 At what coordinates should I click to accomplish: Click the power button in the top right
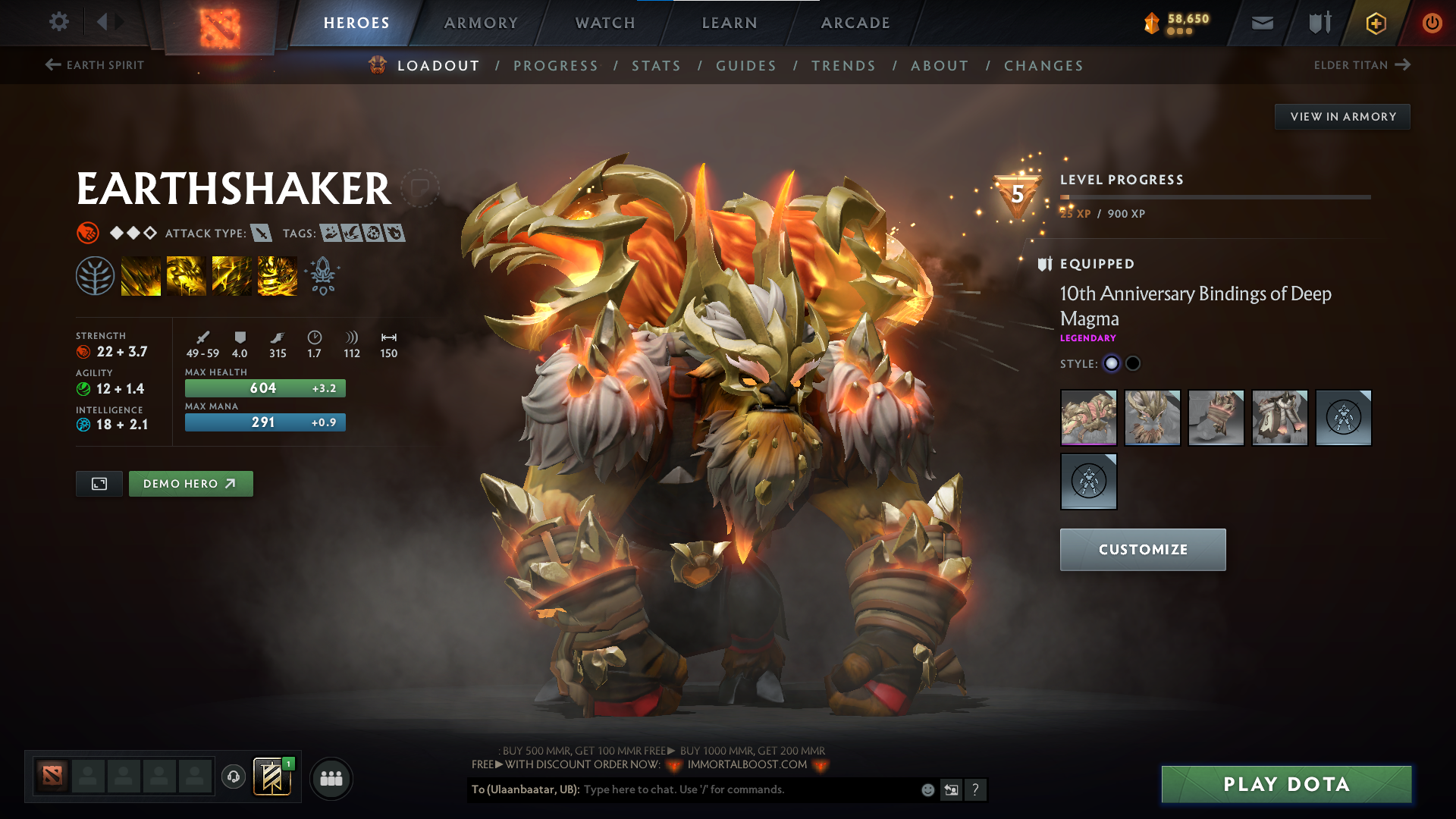[x=1432, y=23]
